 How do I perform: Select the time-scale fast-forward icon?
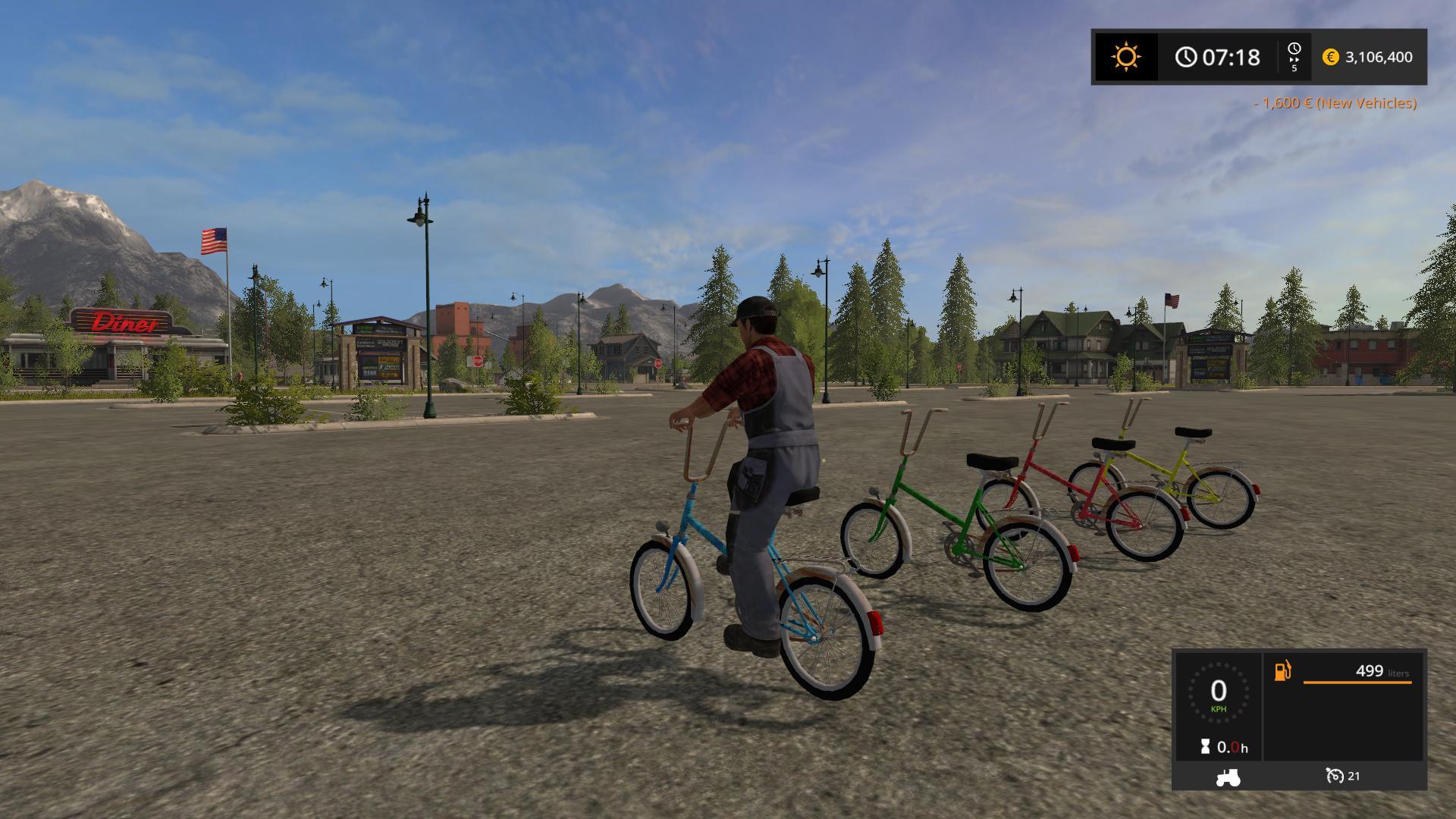click(1294, 57)
